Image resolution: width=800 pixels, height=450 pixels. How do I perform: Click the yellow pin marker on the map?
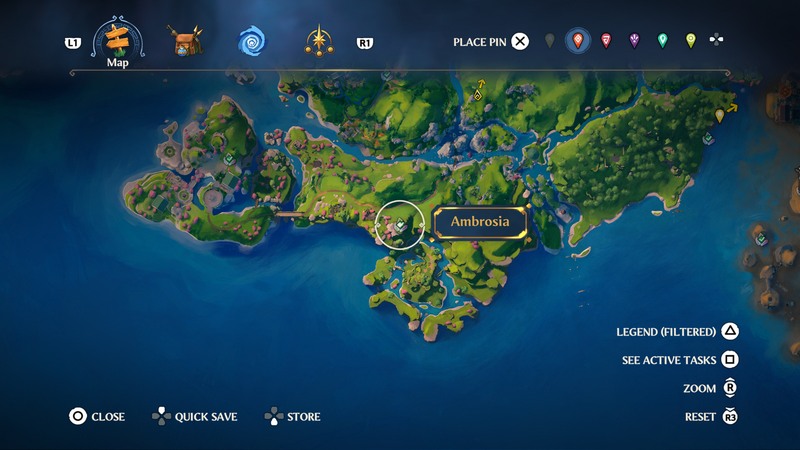pyautogui.click(x=720, y=115)
